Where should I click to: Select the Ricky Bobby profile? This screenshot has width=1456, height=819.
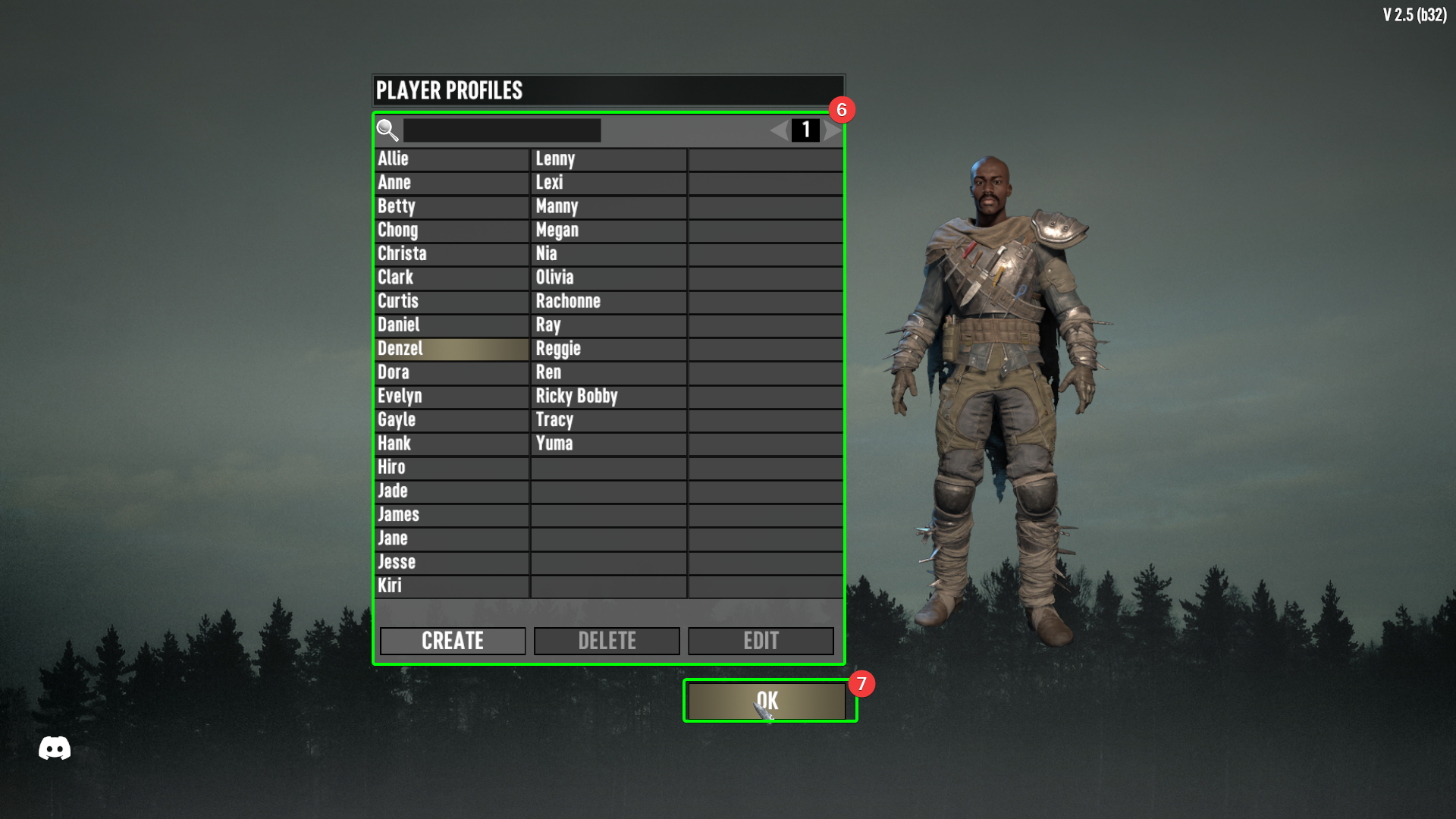607,396
